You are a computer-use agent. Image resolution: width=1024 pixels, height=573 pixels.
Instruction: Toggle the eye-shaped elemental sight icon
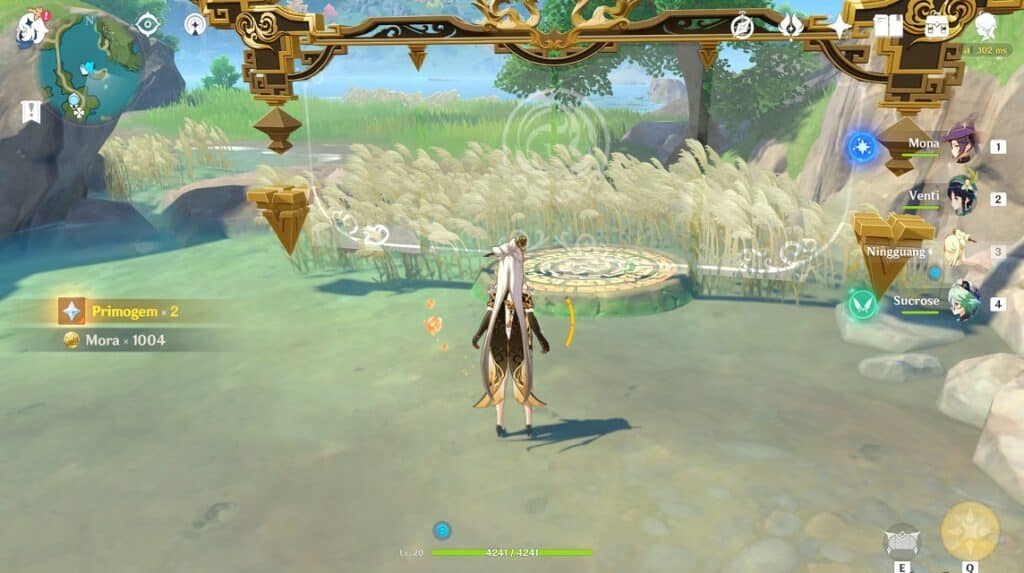148,24
